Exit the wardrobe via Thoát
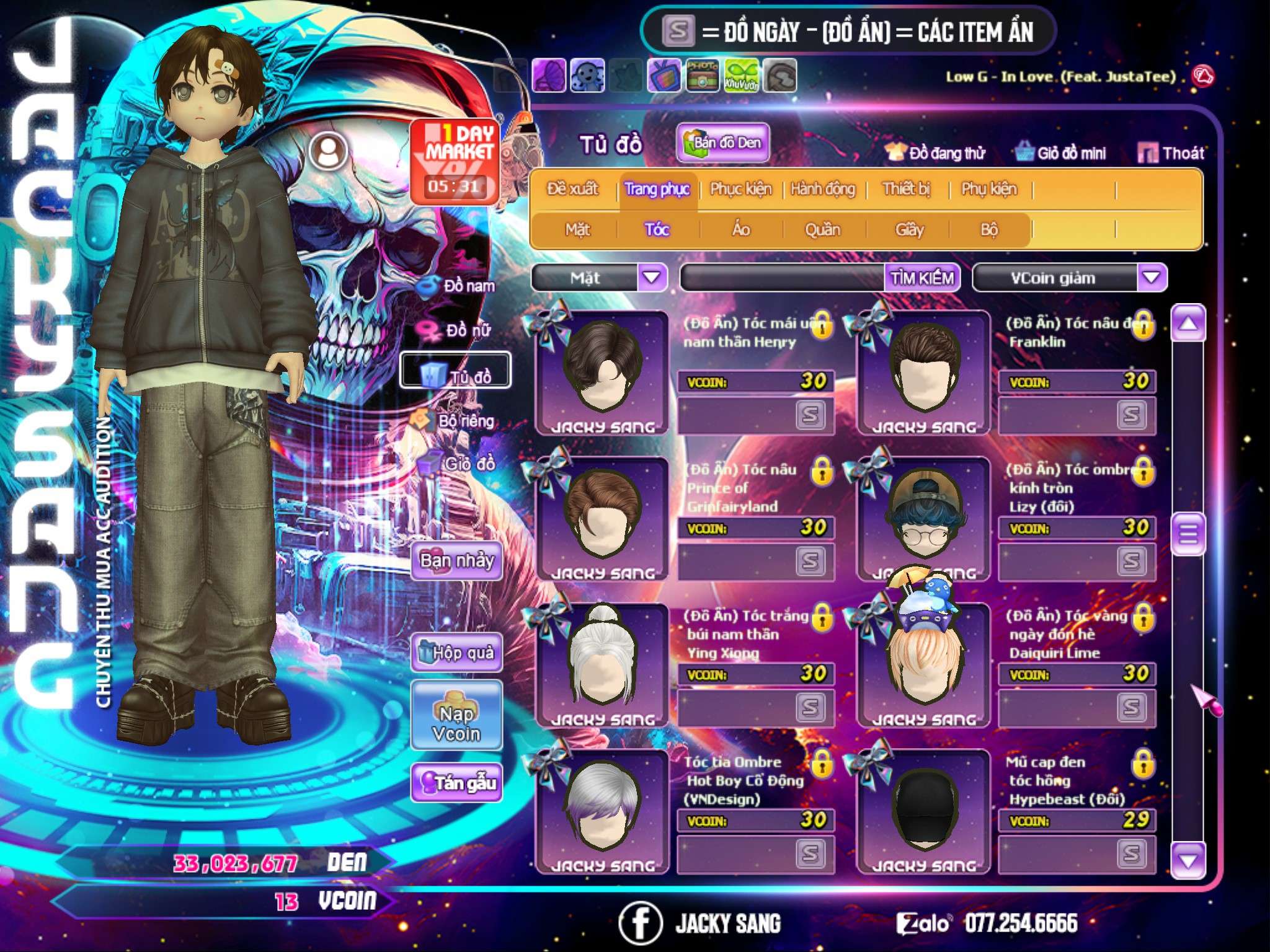Image resolution: width=1270 pixels, height=952 pixels. point(1171,153)
